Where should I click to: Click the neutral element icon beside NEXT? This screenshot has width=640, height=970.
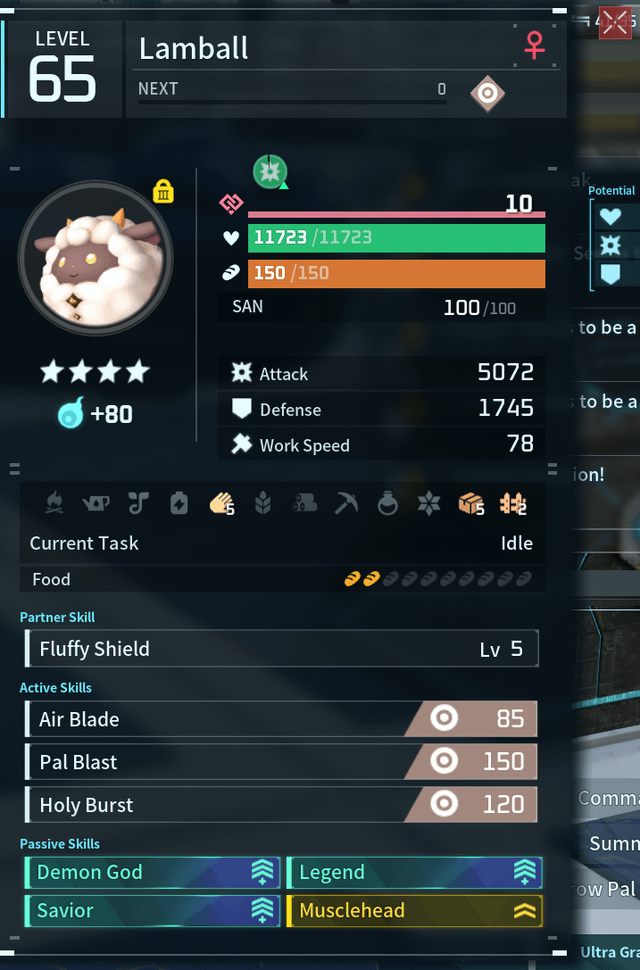pos(487,94)
